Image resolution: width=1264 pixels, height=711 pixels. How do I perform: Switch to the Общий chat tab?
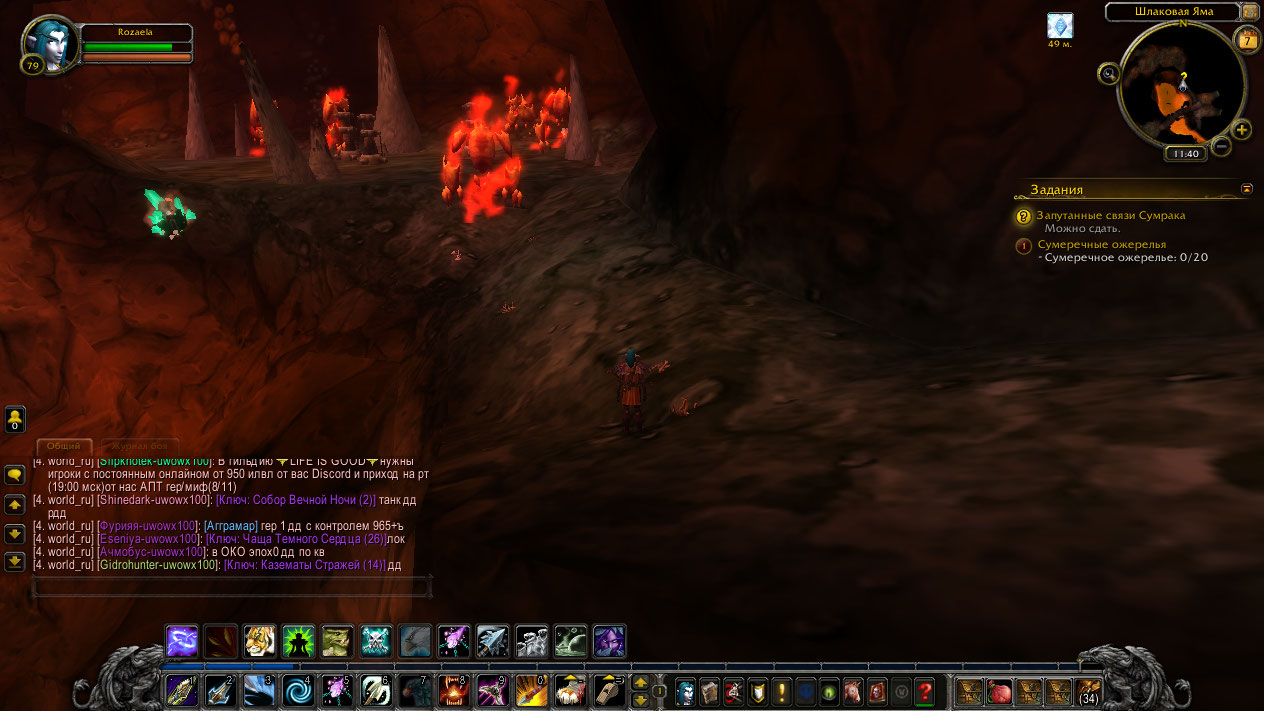coord(65,446)
